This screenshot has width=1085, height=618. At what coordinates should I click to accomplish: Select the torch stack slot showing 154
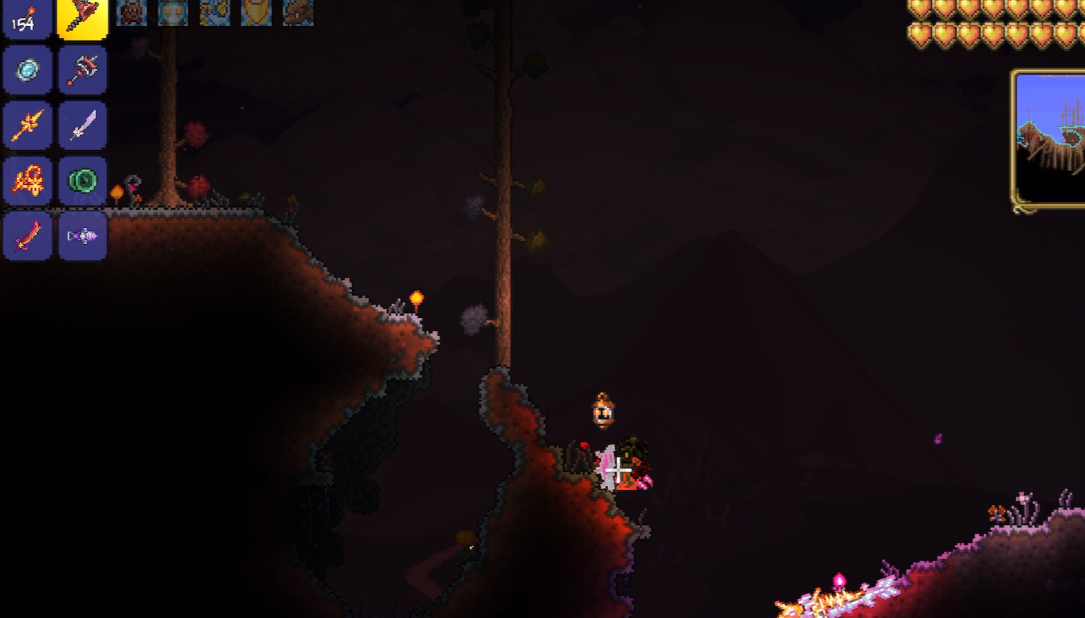(x=27, y=17)
